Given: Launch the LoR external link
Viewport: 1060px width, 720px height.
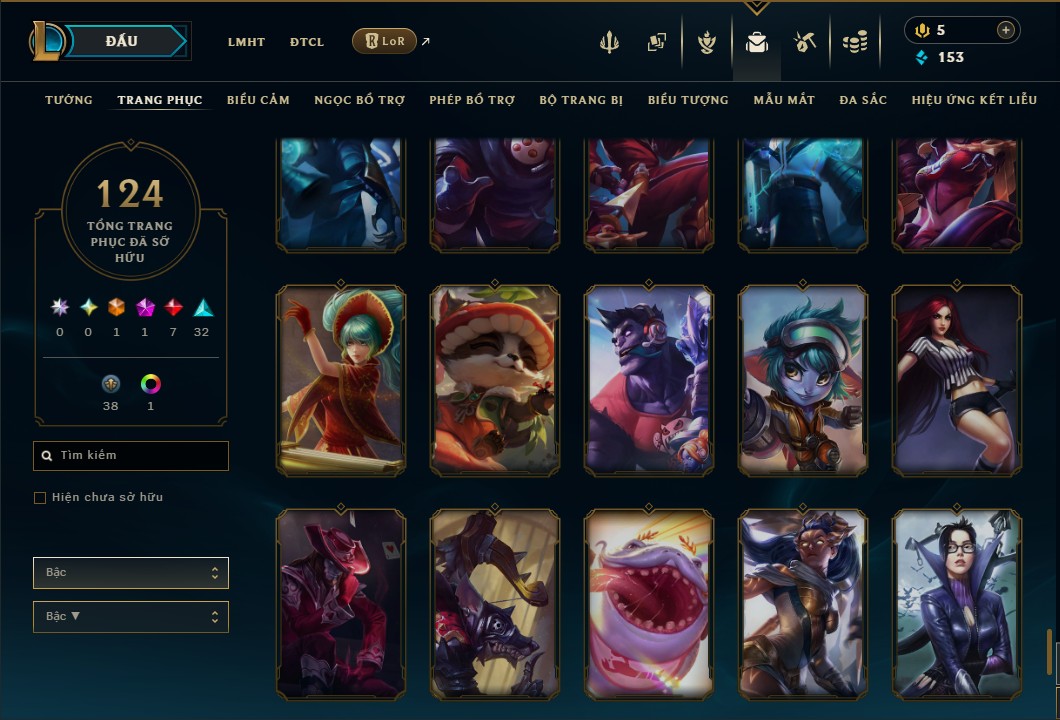Looking at the screenshot, I should pos(385,41).
